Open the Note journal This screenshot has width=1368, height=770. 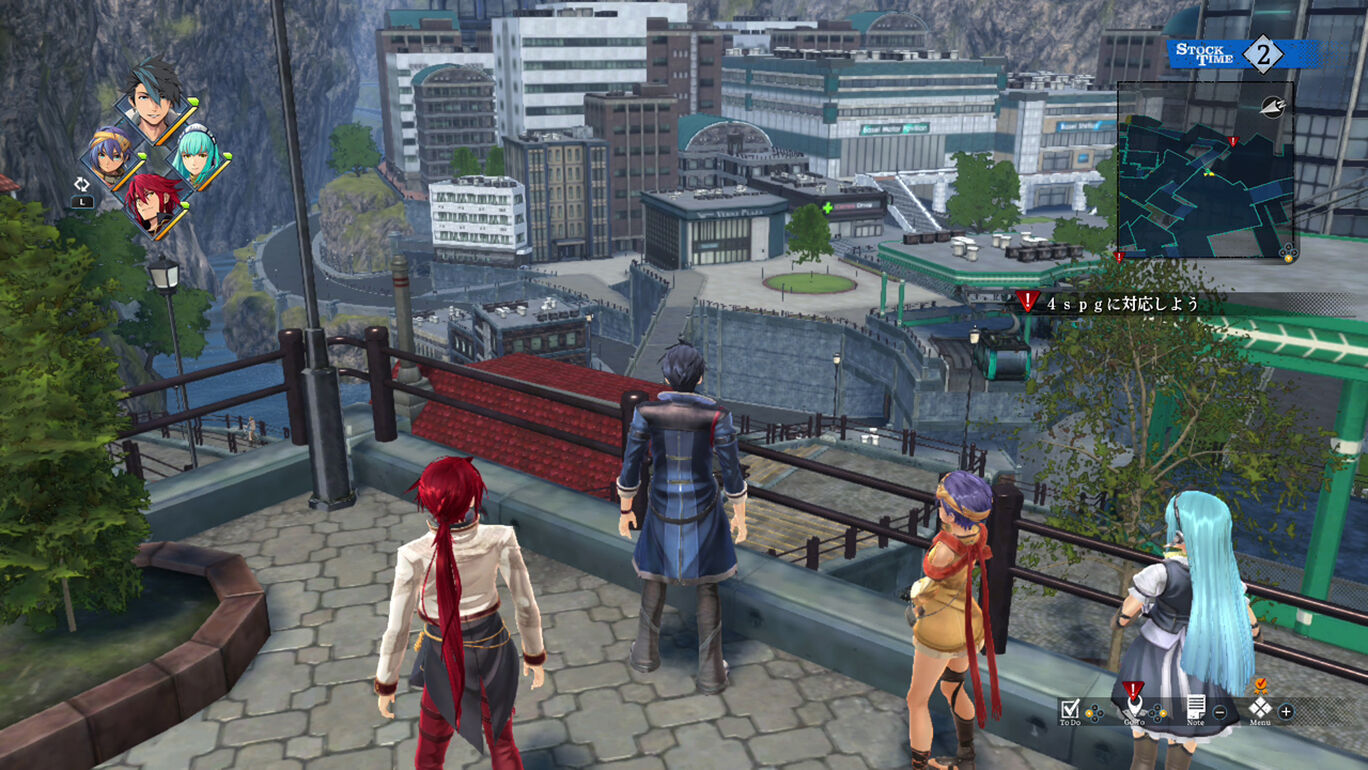[x=1195, y=708]
